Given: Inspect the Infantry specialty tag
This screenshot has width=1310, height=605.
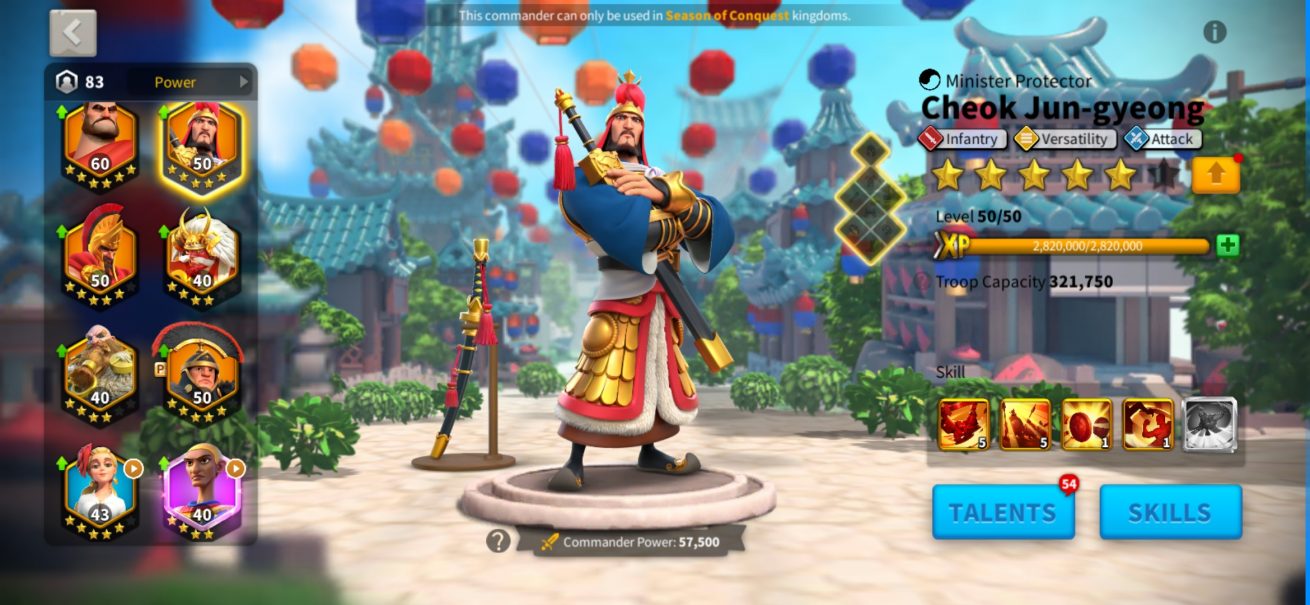Looking at the screenshot, I should (x=962, y=139).
